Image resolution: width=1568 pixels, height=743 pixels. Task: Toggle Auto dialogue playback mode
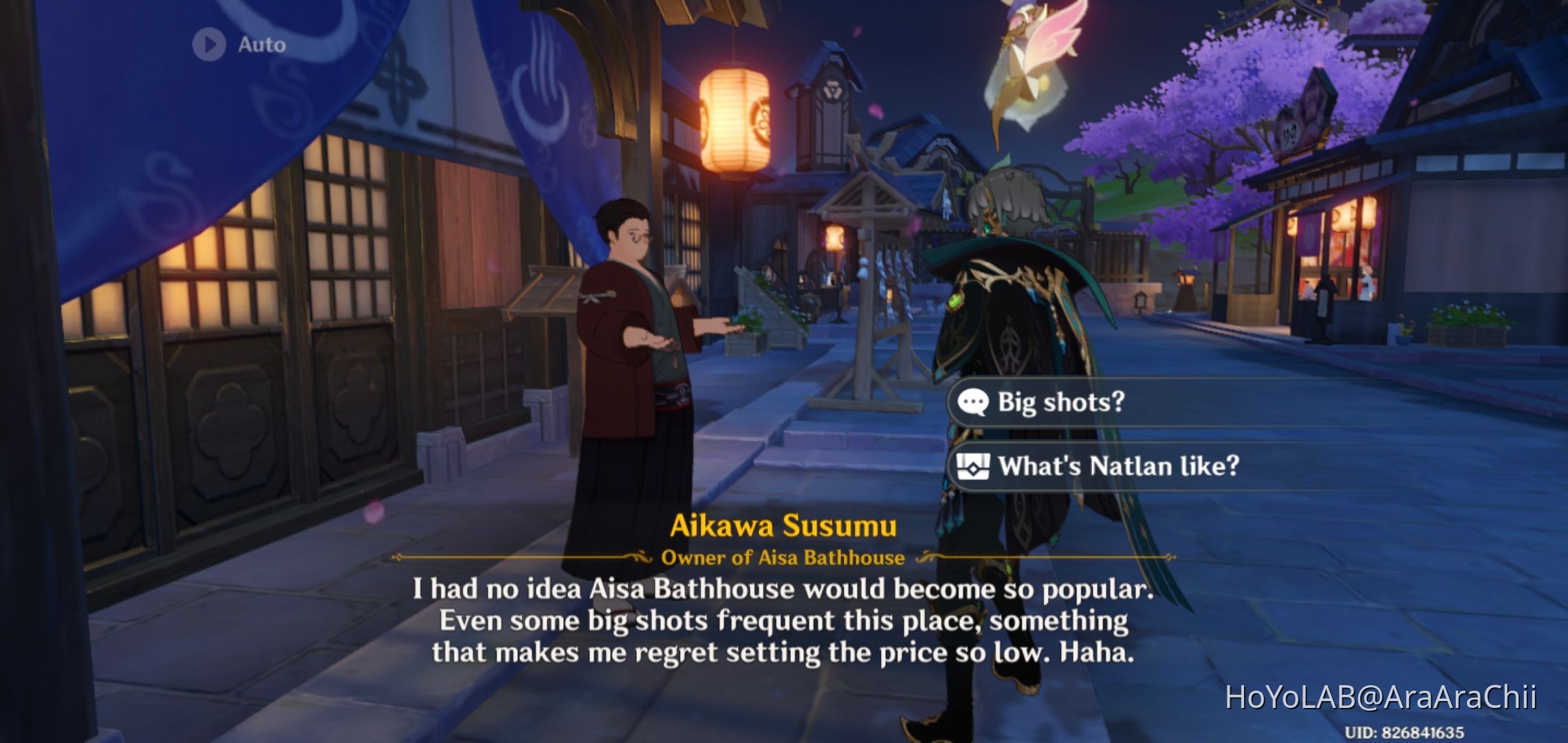point(241,45)
